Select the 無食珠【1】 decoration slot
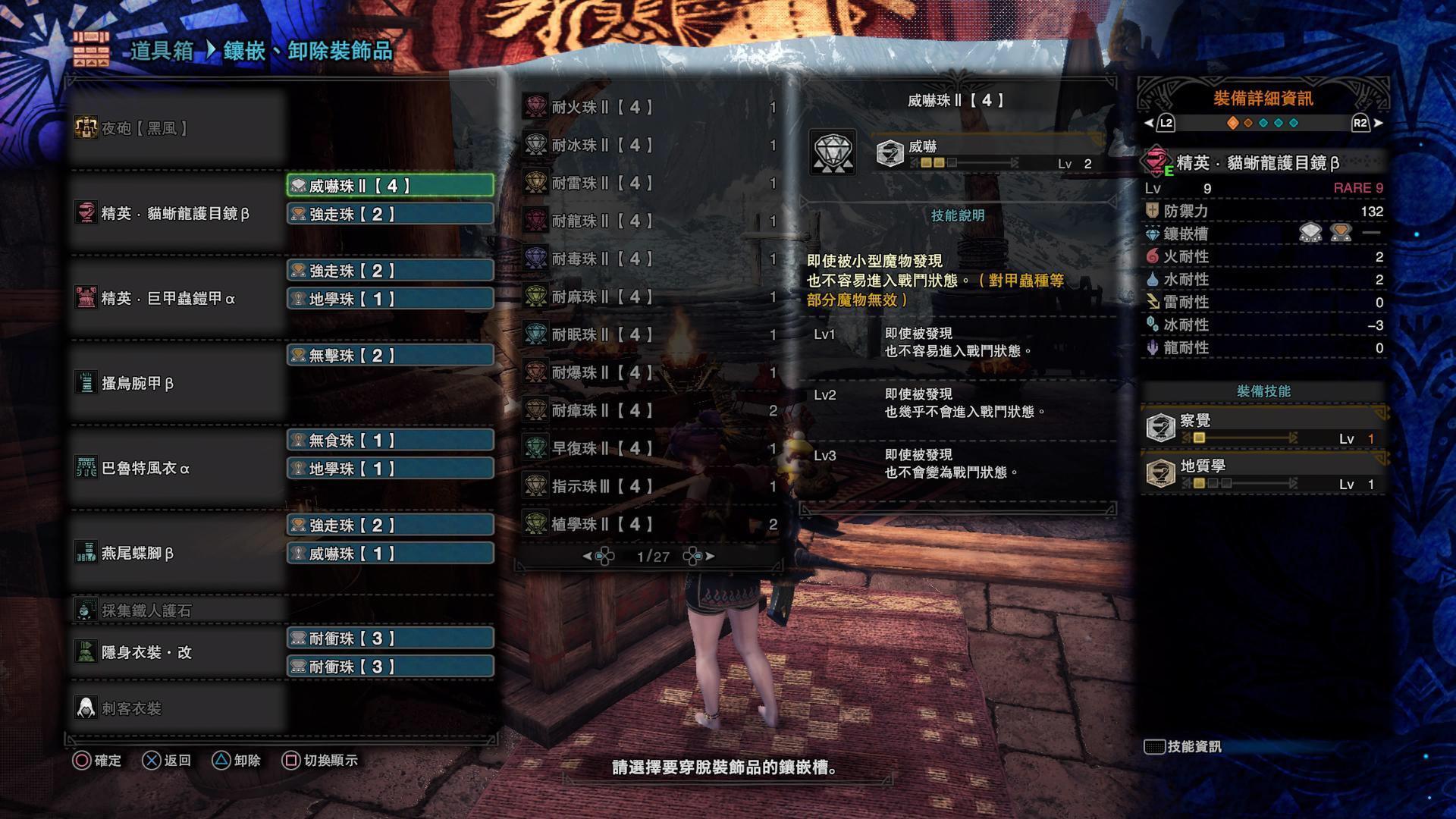 (x=390, y=441)
